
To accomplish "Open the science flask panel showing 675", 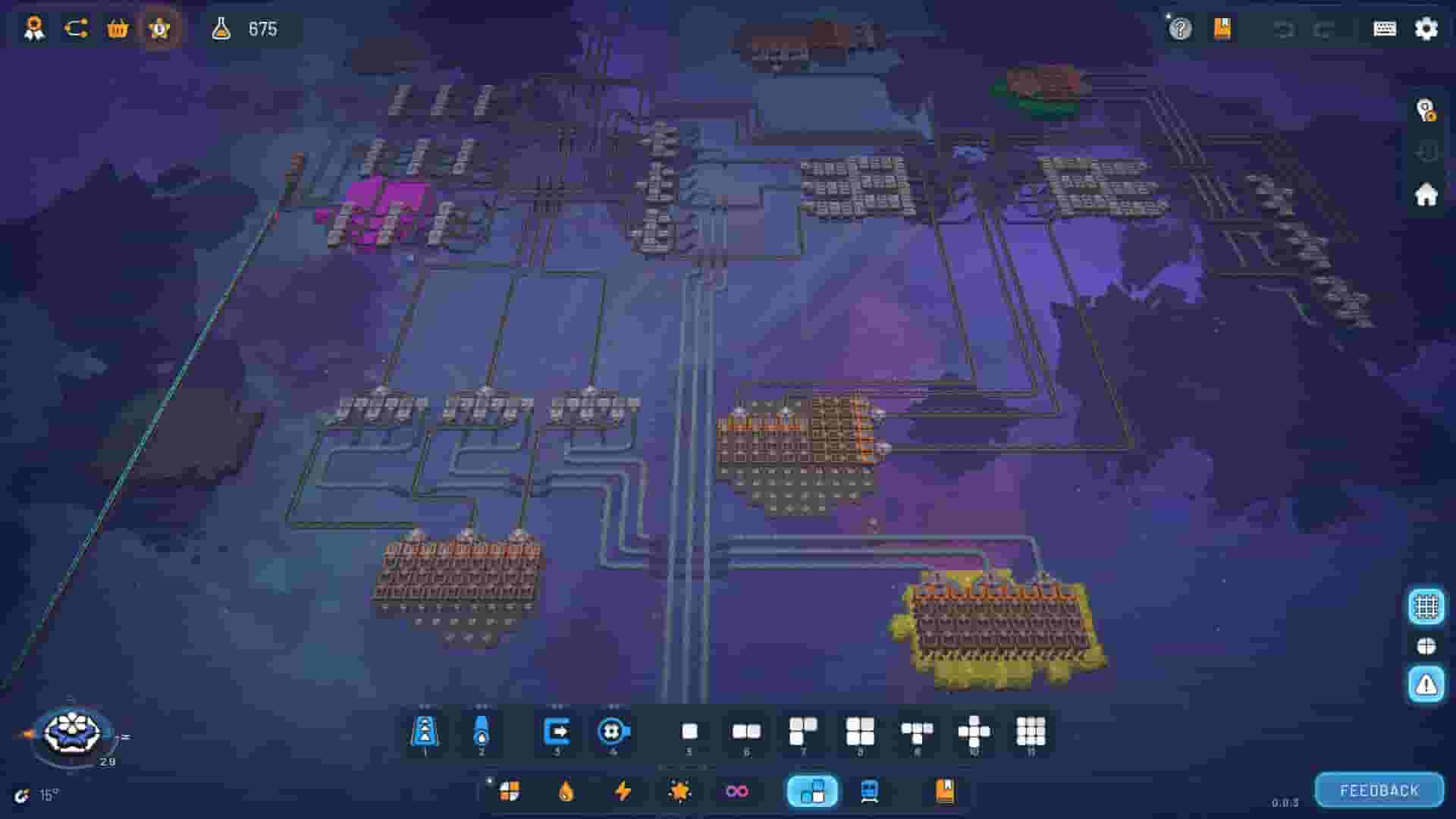I will [x=222, y=30].
